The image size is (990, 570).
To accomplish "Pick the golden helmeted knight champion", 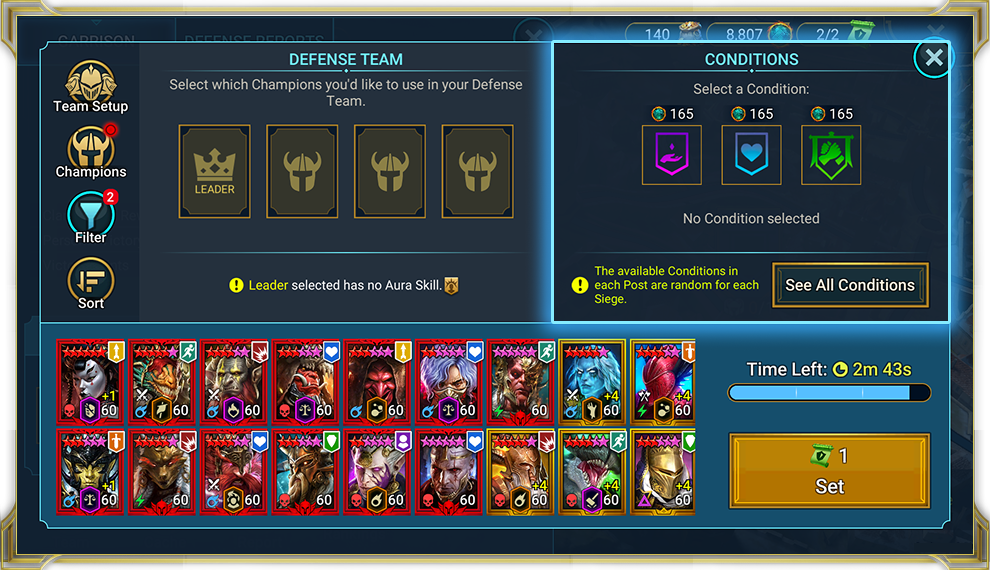I will 663,472.
